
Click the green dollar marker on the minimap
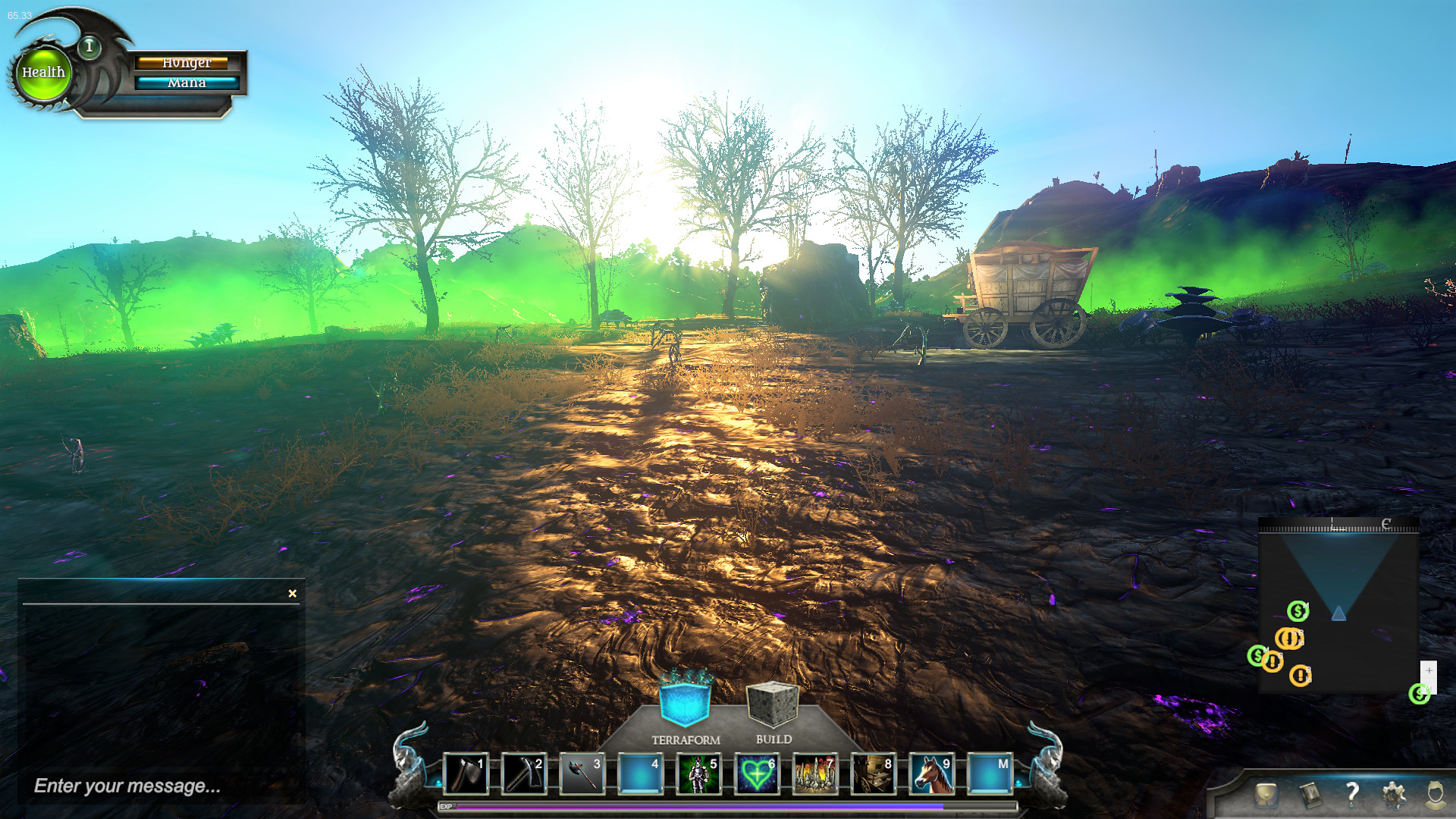1298,611
